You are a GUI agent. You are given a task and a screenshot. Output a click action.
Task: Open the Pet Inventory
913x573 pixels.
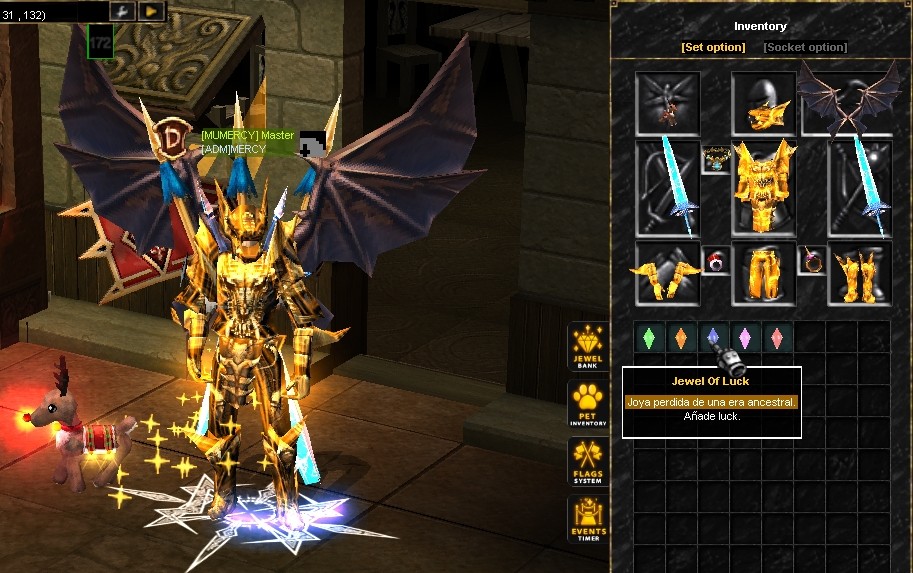[x=588, y=404]
